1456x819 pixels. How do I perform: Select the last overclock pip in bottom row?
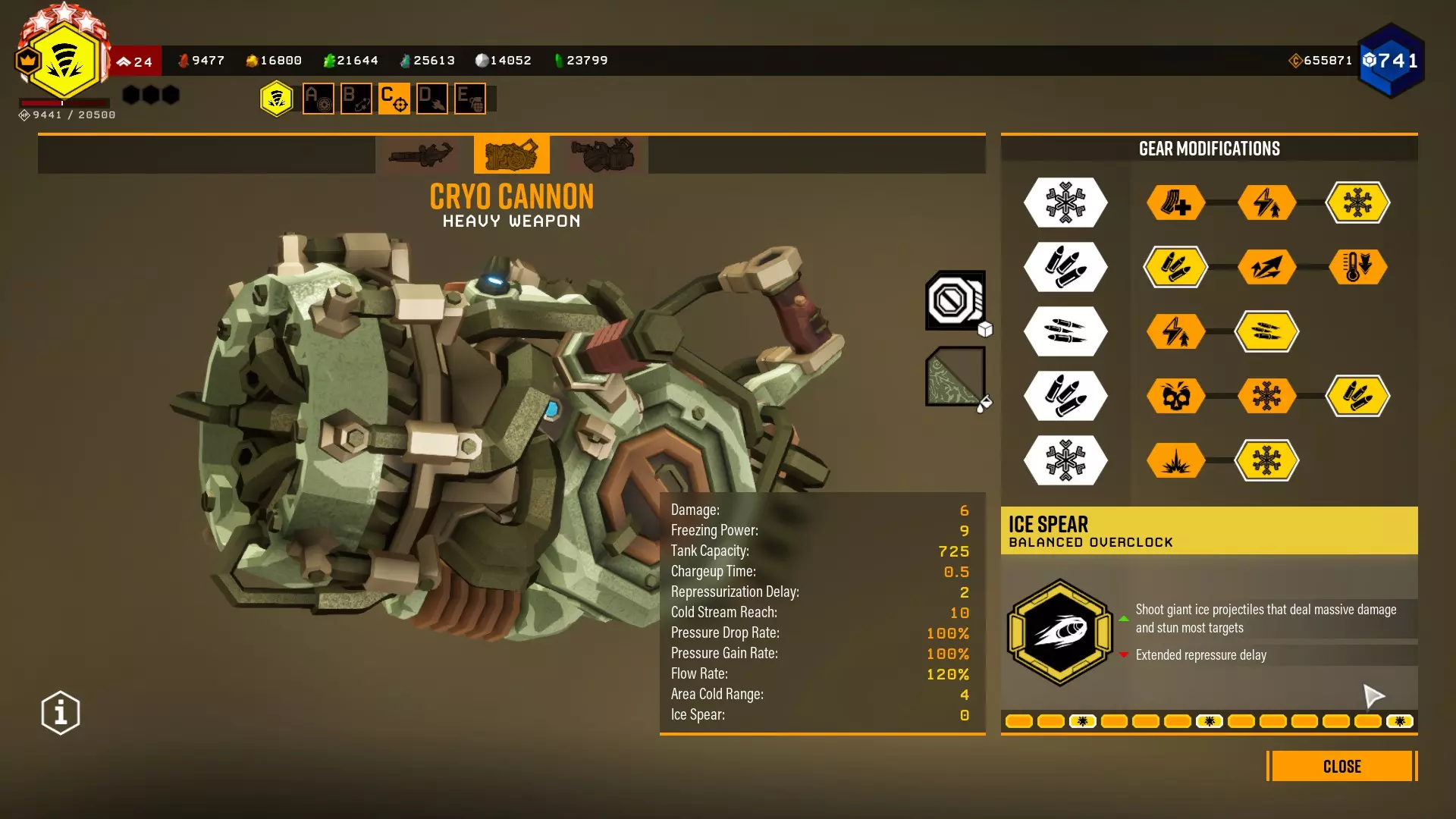point(1399,721)
